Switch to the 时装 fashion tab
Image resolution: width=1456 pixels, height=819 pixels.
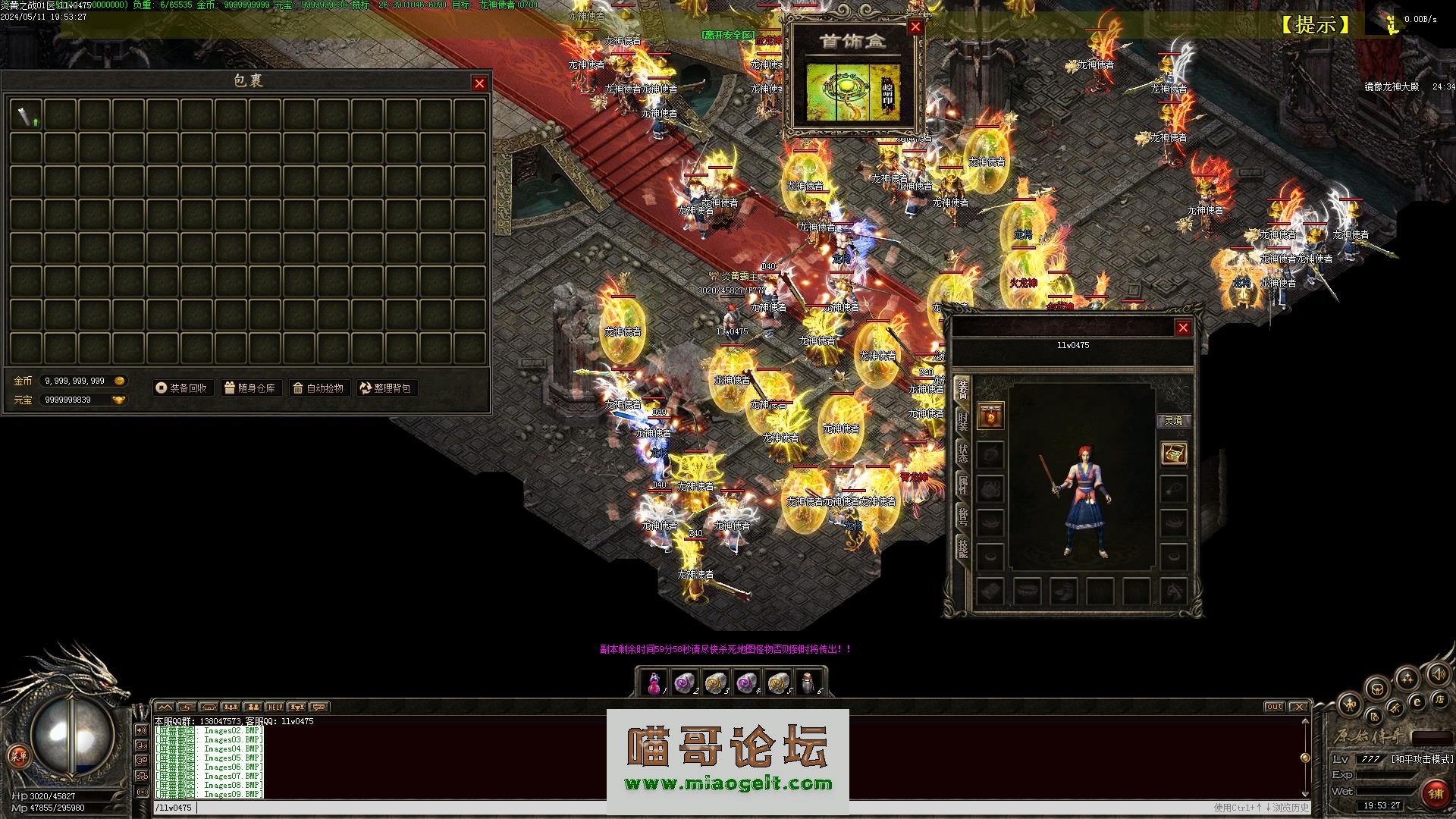click(962, 422)
